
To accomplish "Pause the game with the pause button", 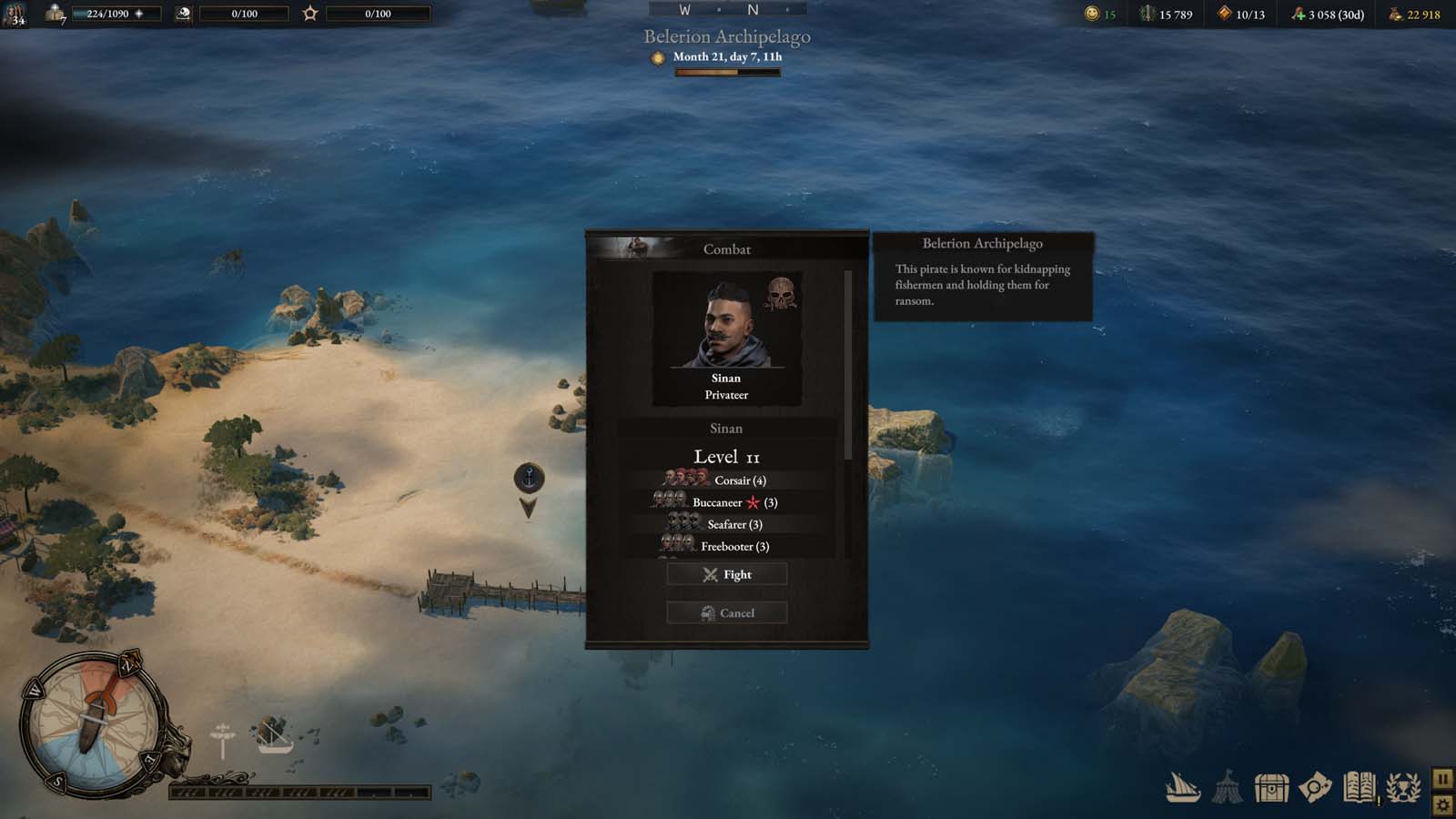I will tap(1442, 779).
